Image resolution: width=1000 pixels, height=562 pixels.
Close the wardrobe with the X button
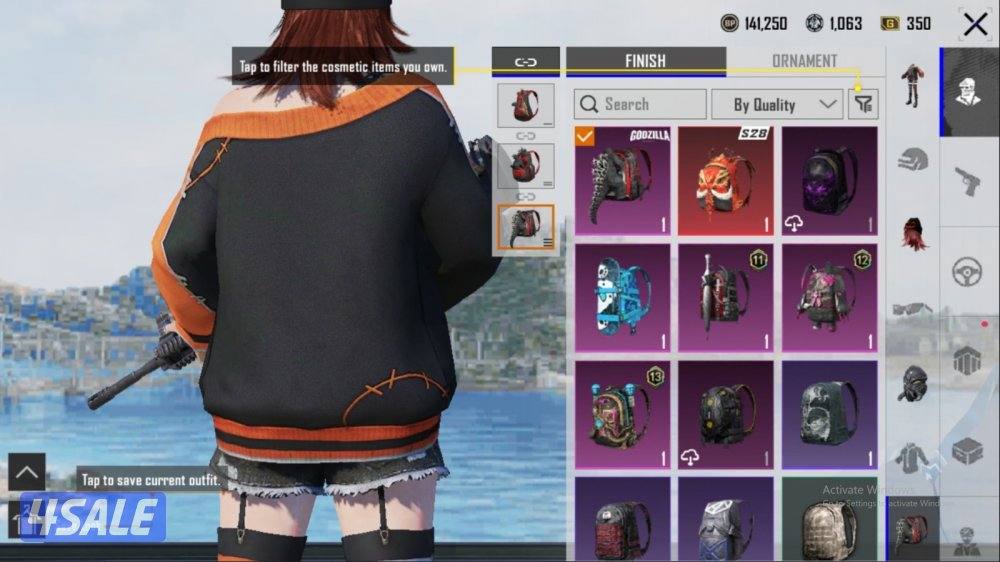(x=975, y=24)
